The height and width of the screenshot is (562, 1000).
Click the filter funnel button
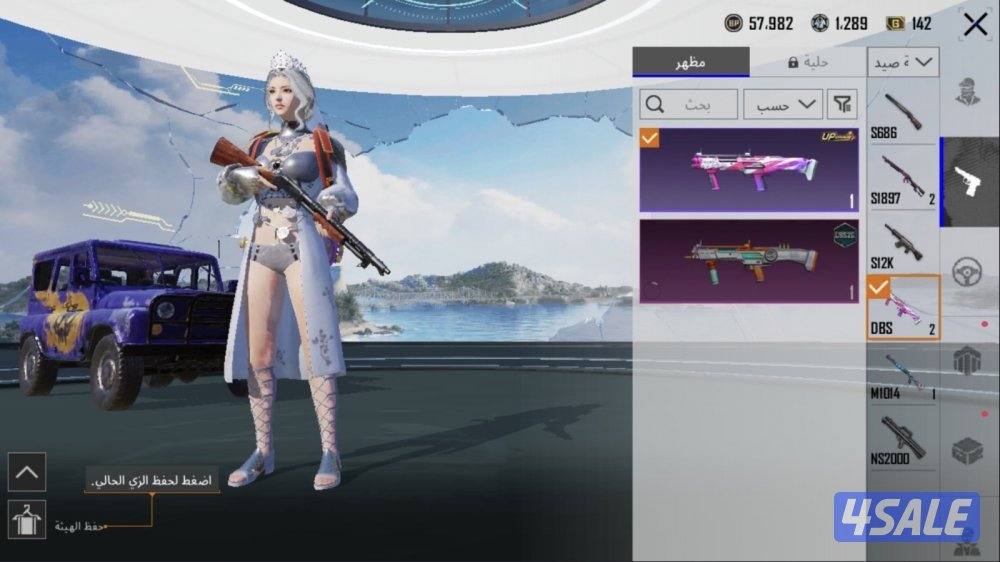843,104
